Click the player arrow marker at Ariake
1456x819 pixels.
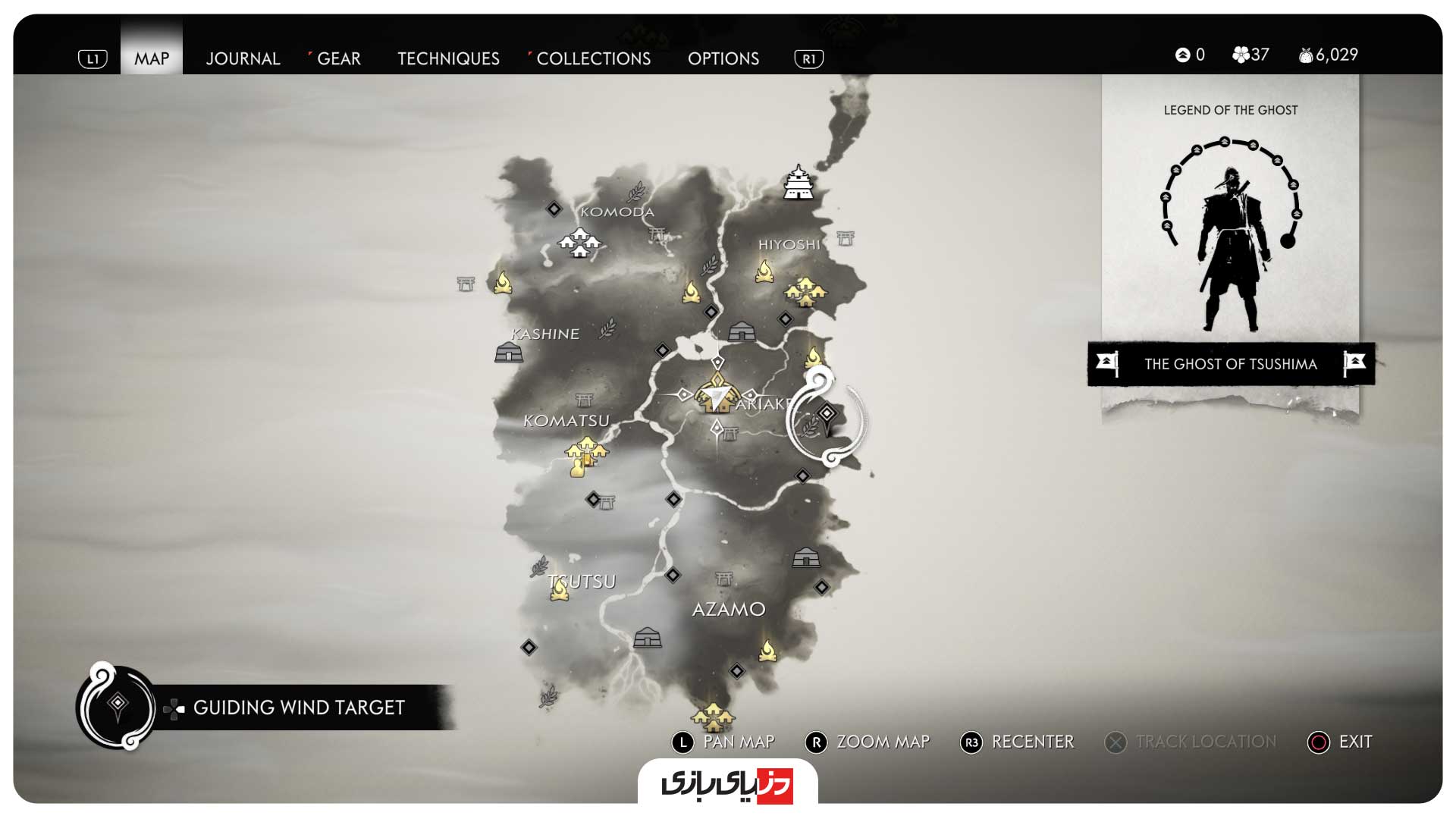coord(720,395)
